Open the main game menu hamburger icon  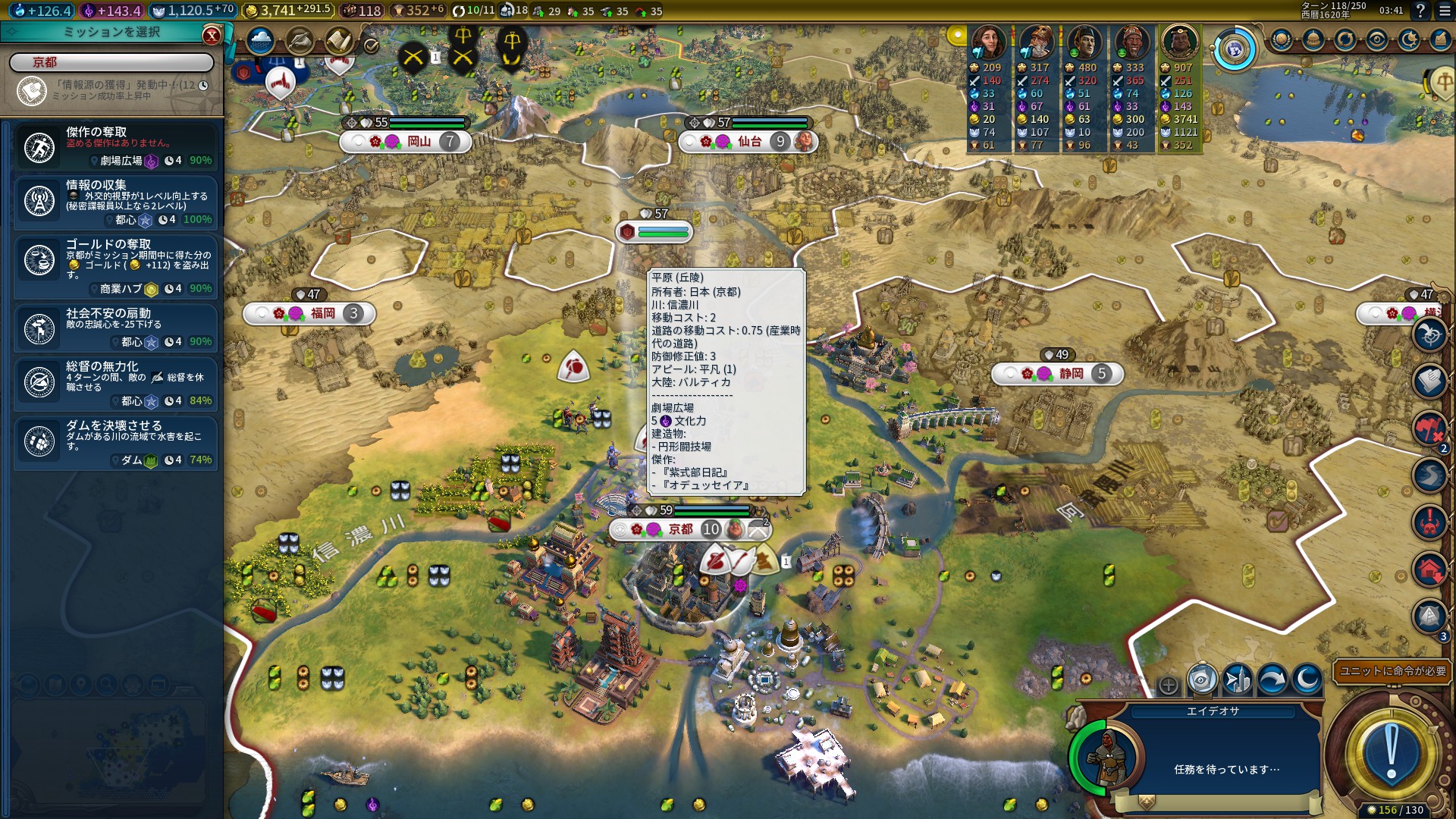pyautogui.click(x=1441, y=11)
